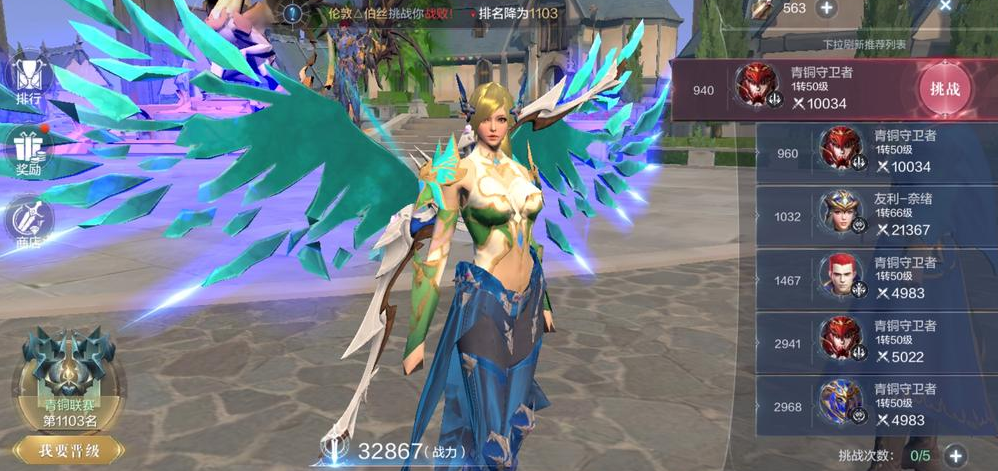998x471 pixels.
Task: Open the 排行 ranking panel
Action: [28, 79]
